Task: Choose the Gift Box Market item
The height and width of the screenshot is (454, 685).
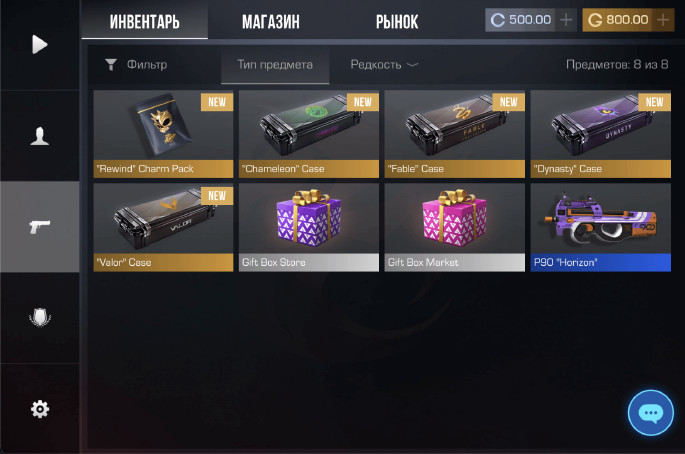Action: 454,226
